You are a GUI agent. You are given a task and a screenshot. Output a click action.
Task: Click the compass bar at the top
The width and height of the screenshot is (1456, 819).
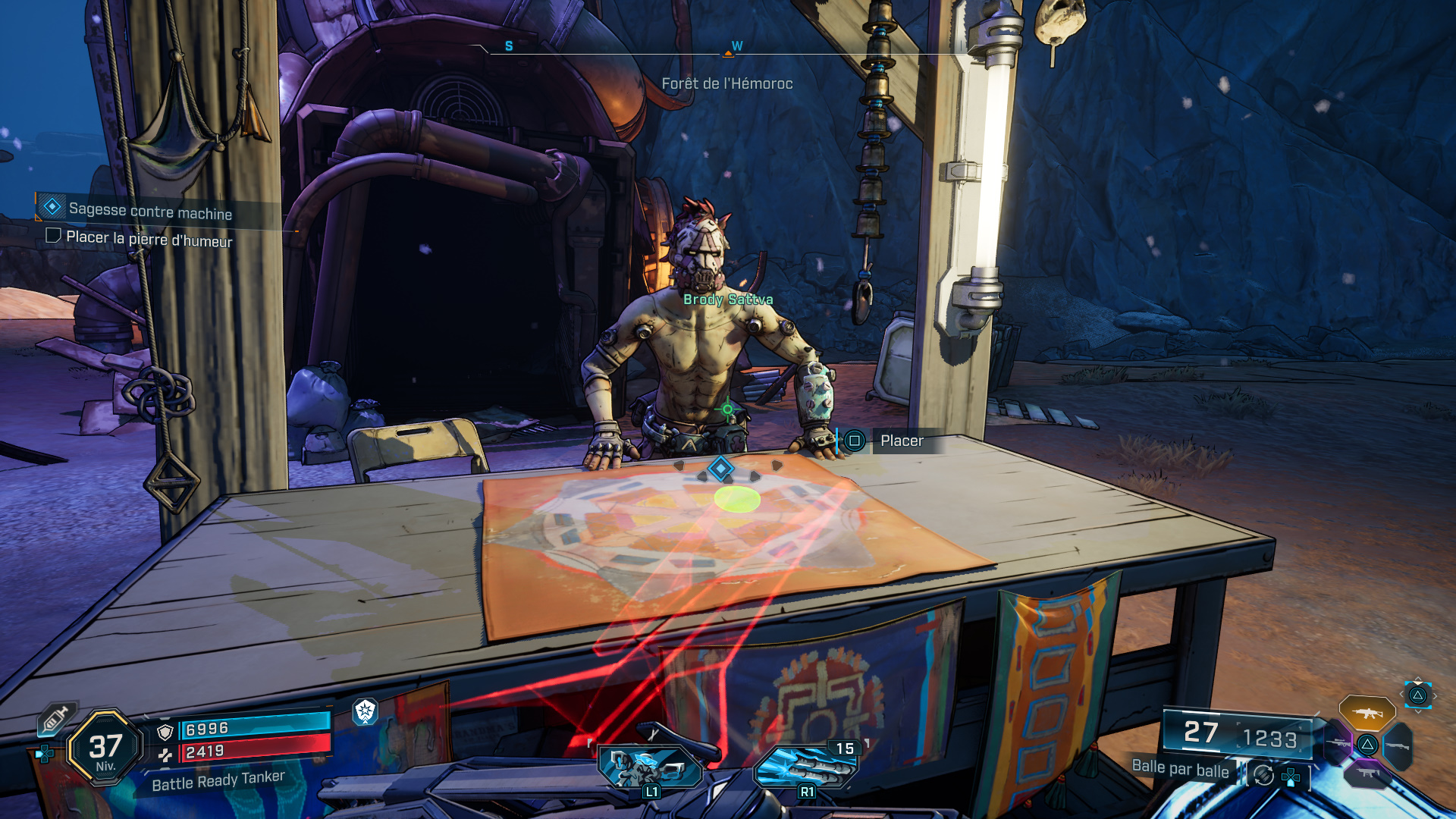(x=726, y=49)
